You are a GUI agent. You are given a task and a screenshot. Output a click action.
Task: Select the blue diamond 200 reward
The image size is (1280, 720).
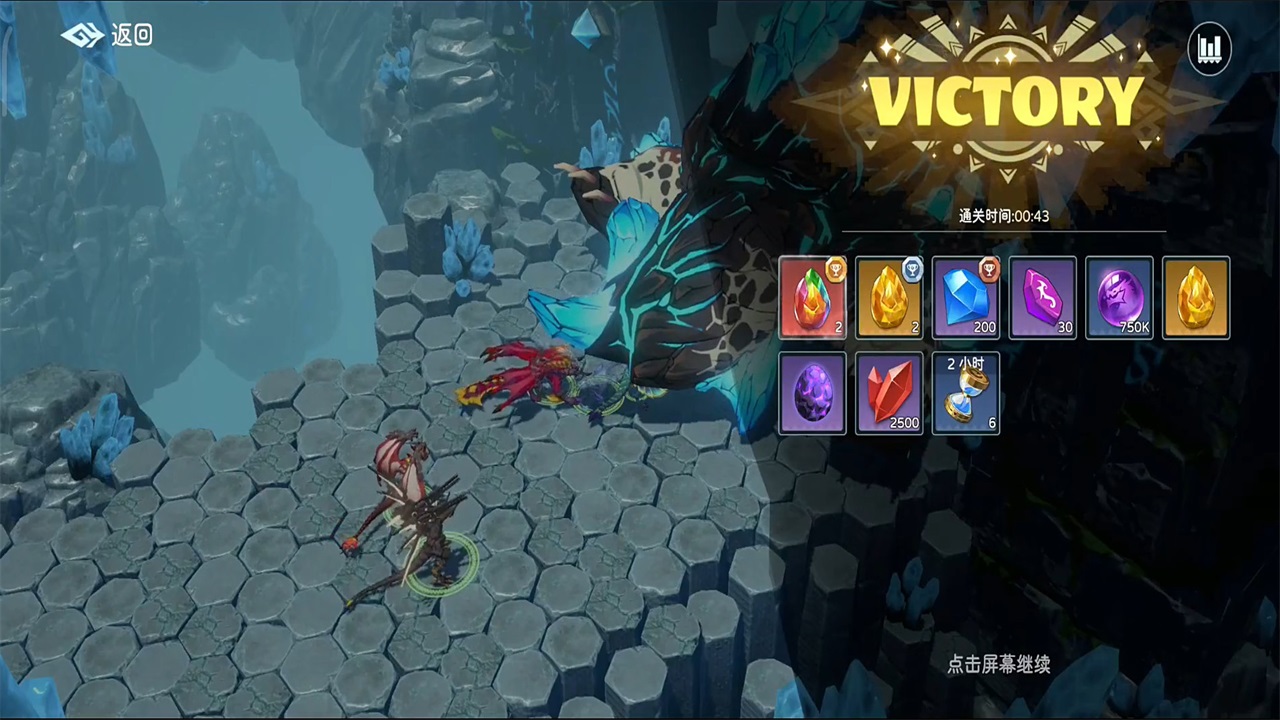tap(966, 297)
